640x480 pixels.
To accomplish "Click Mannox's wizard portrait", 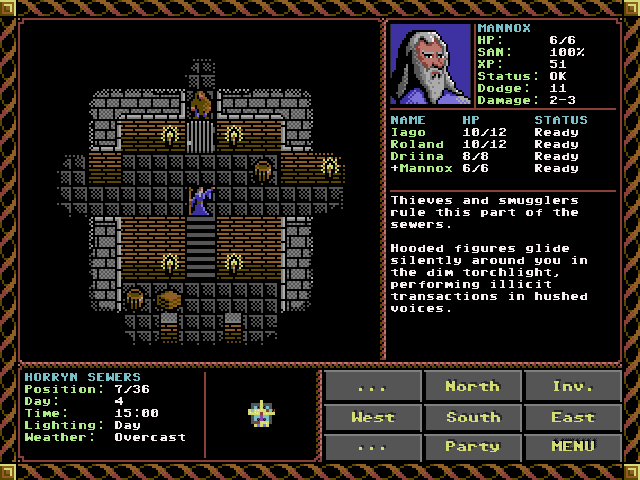I will pos(430,64).
